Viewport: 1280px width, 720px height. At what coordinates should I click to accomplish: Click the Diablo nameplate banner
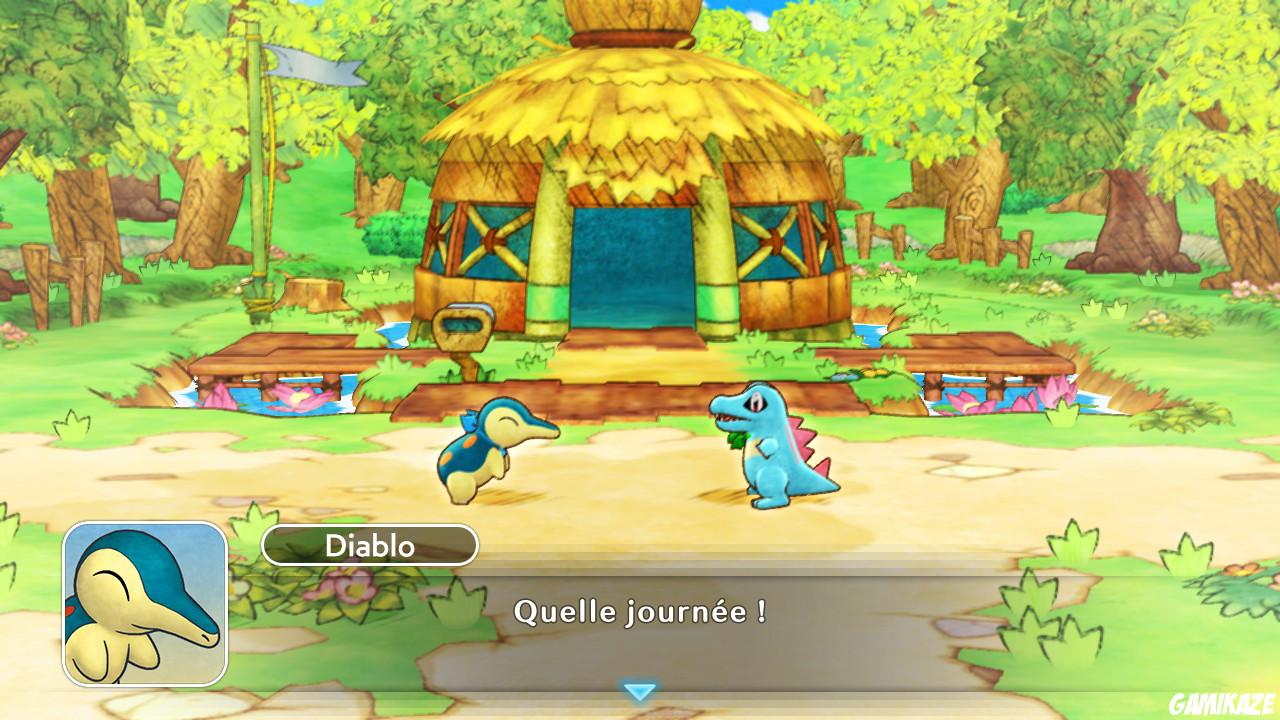click(372, 545)
